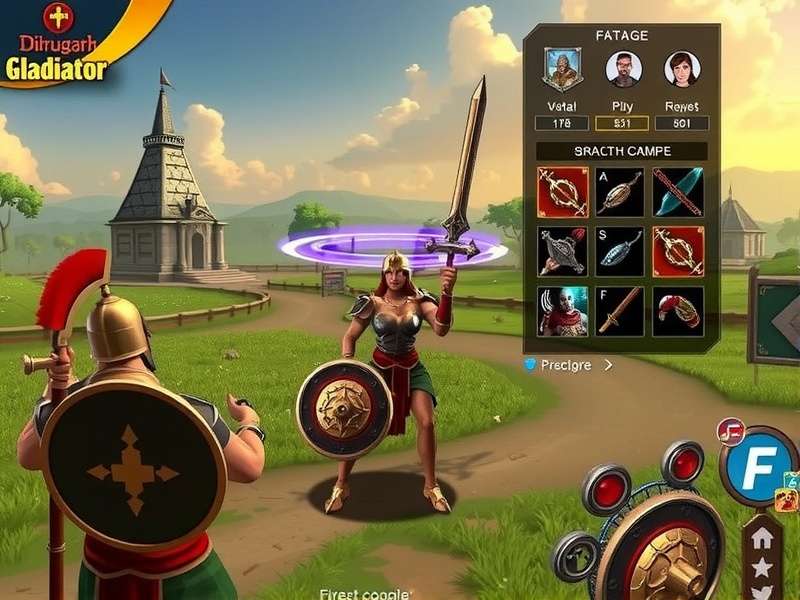Viewport: 800px width, 600px height.
Task: Open the Precigre link below the panel
Action: [x=566, y=366]
